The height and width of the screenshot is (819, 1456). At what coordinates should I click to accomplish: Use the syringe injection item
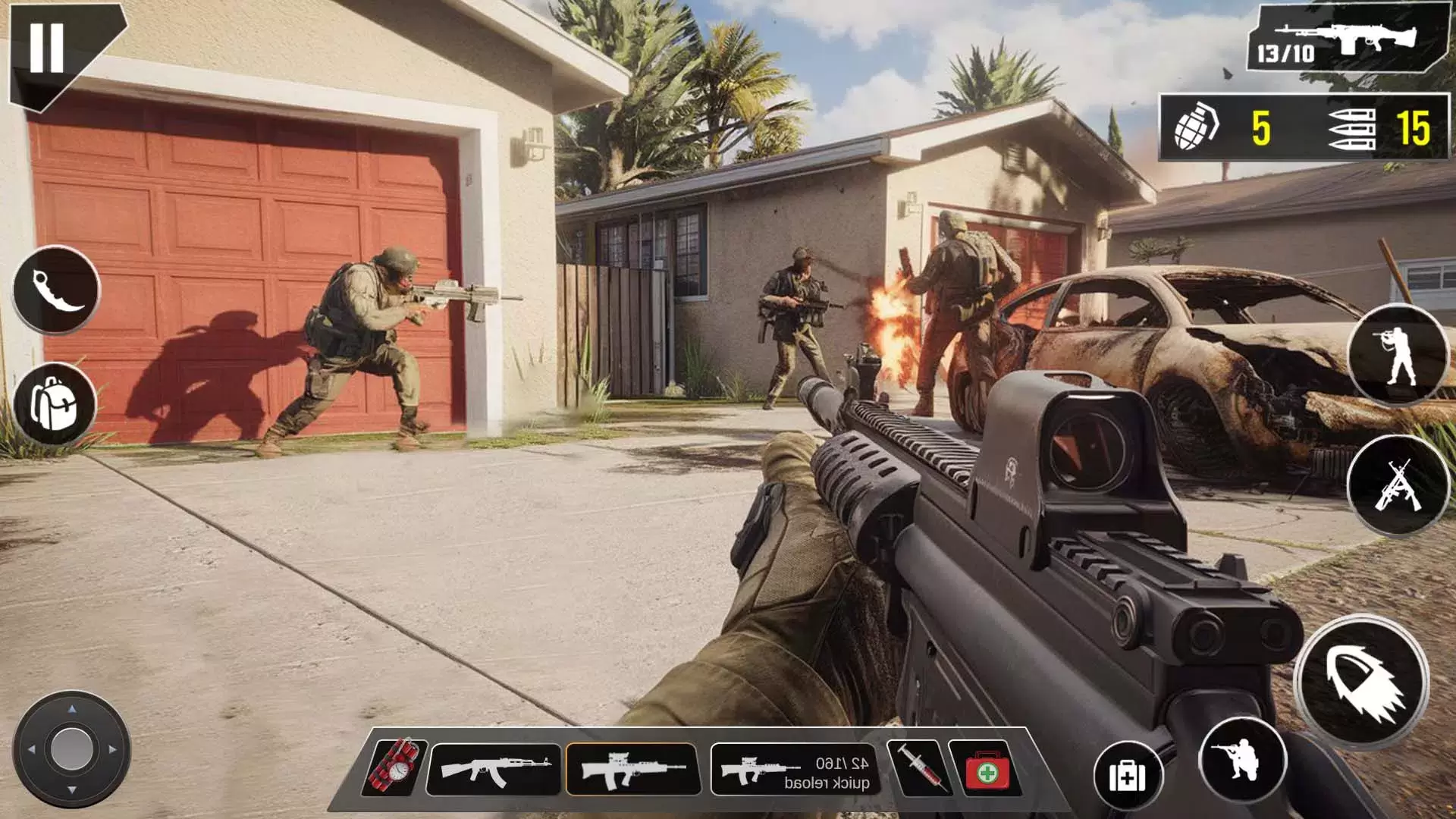pos(919,767)
